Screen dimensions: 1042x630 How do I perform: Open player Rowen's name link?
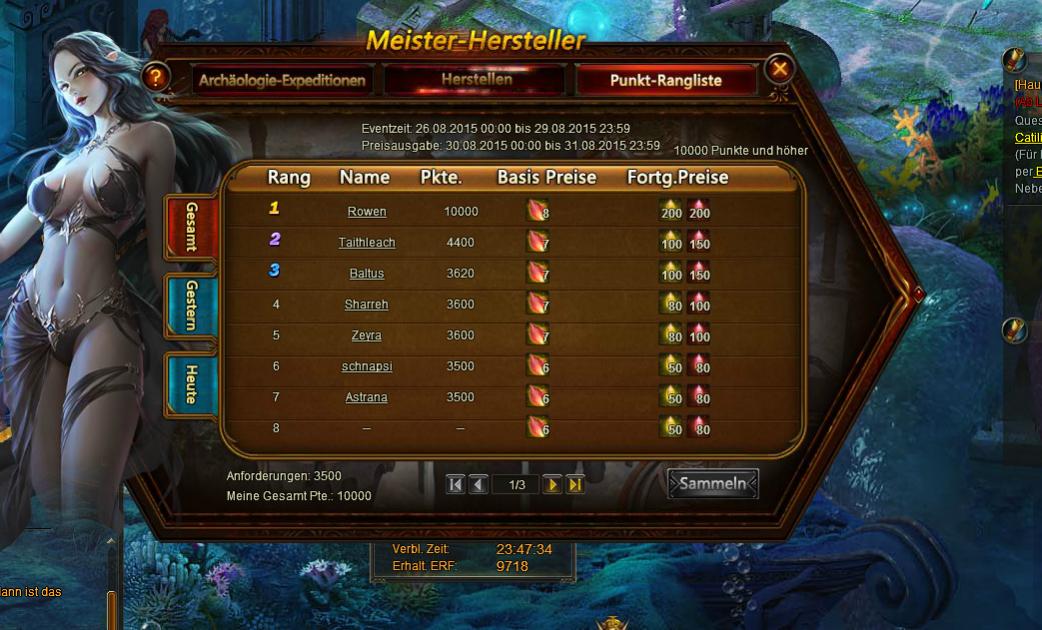[367, 212]
